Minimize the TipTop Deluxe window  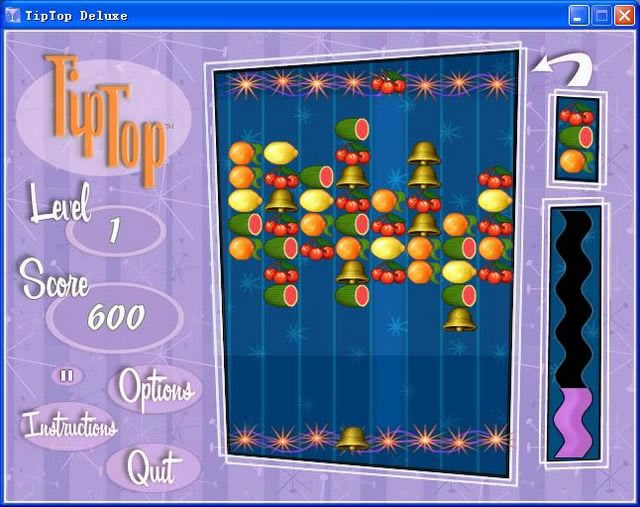click(579, 15)
